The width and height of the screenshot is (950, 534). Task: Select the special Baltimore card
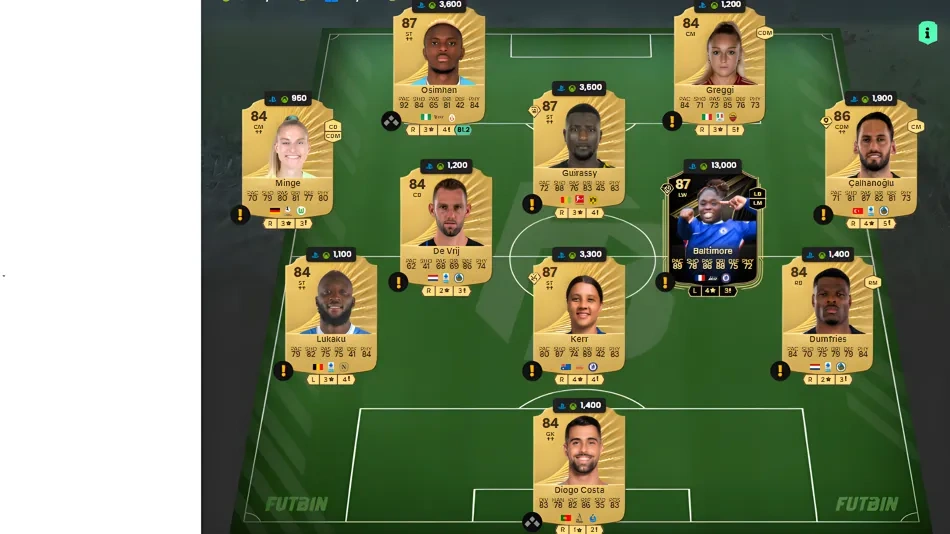point(712,225)
